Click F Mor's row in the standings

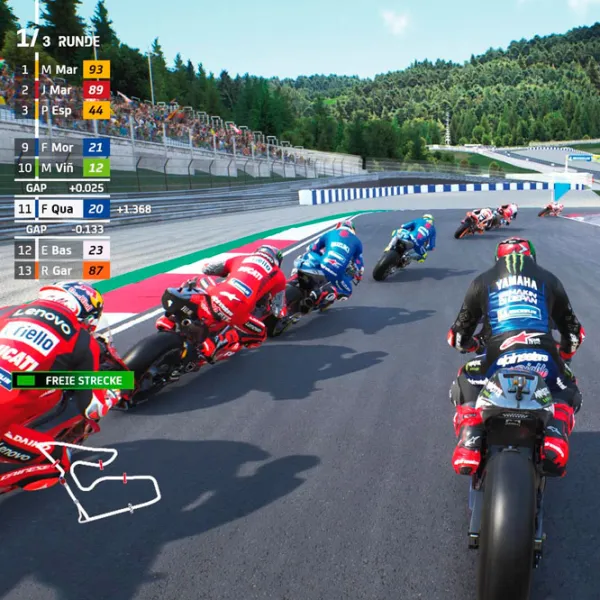pyautogui.click(x=62, y=148)
